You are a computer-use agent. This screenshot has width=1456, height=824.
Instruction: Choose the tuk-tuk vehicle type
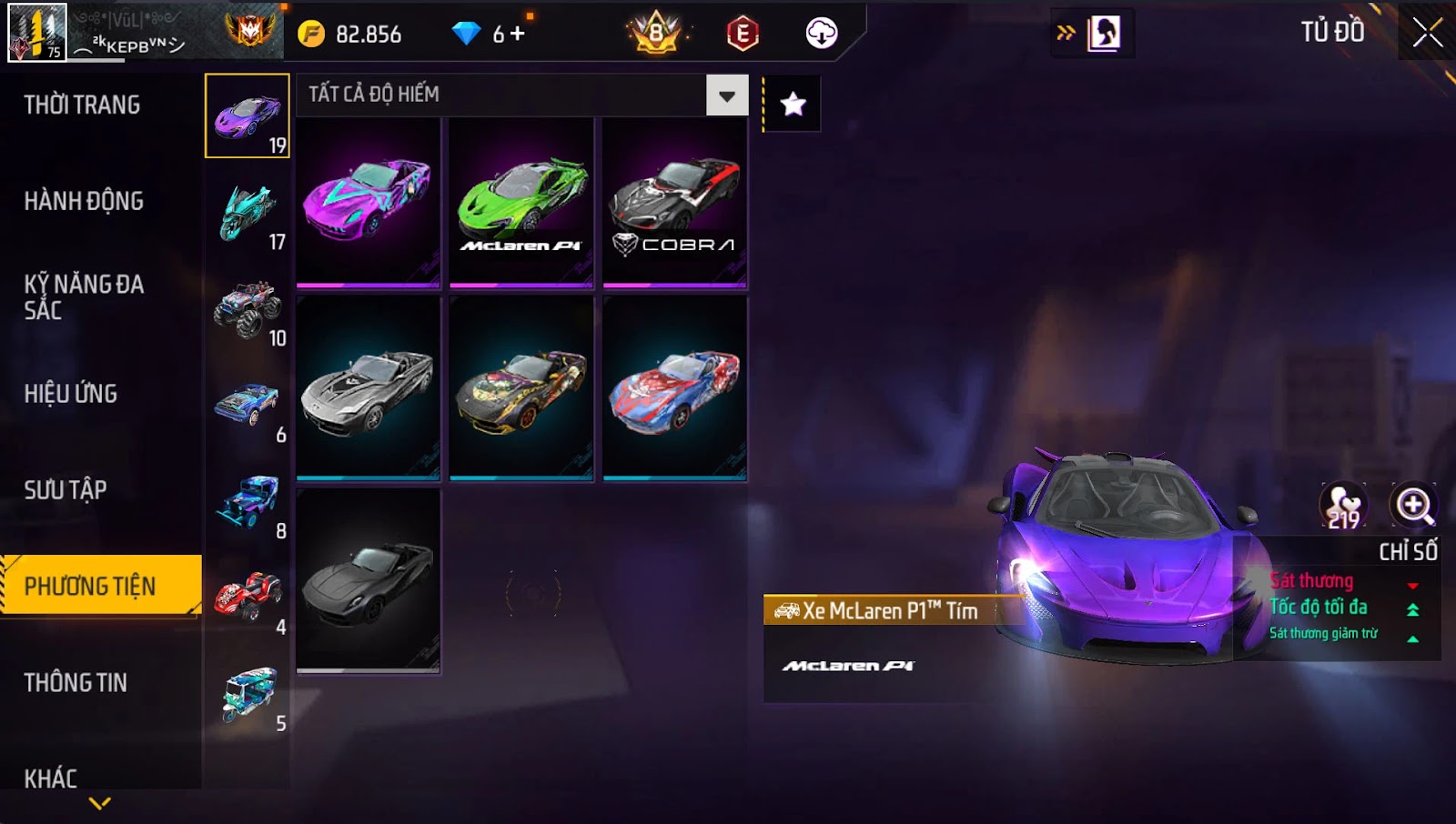[248, 696]
